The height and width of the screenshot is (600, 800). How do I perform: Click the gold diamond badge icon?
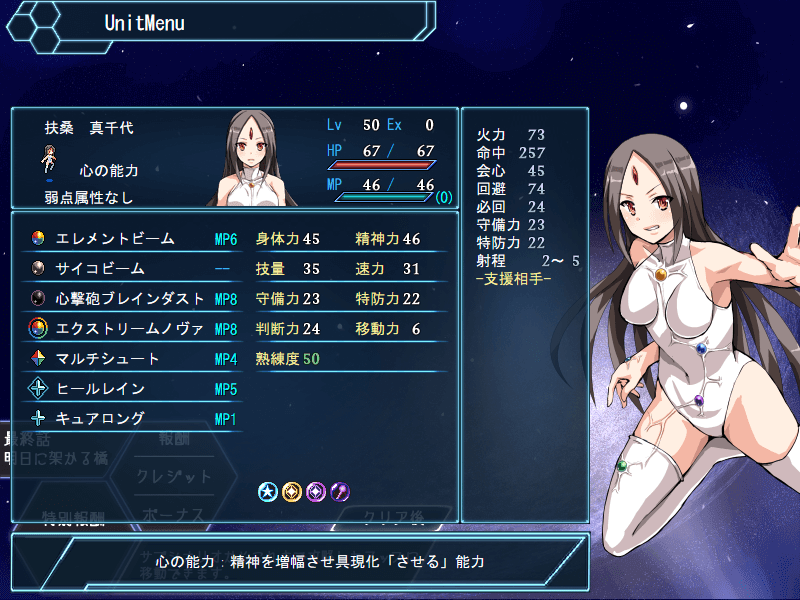tap(292, 491)
